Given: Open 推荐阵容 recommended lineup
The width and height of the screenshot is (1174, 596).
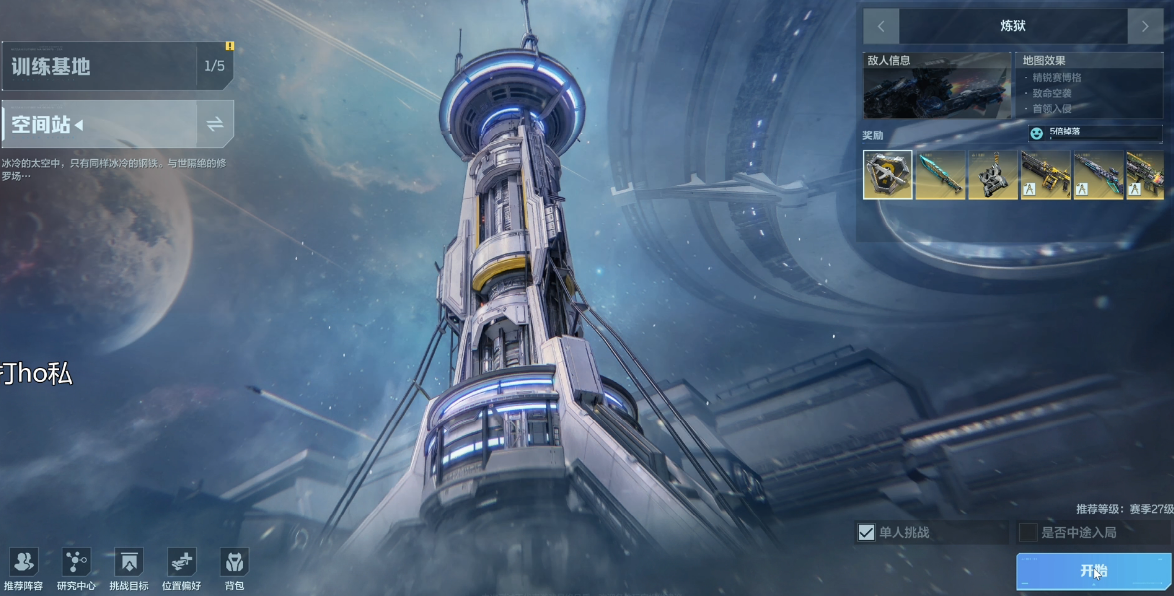Looking at the screenshot, I should tap(23, 569).
